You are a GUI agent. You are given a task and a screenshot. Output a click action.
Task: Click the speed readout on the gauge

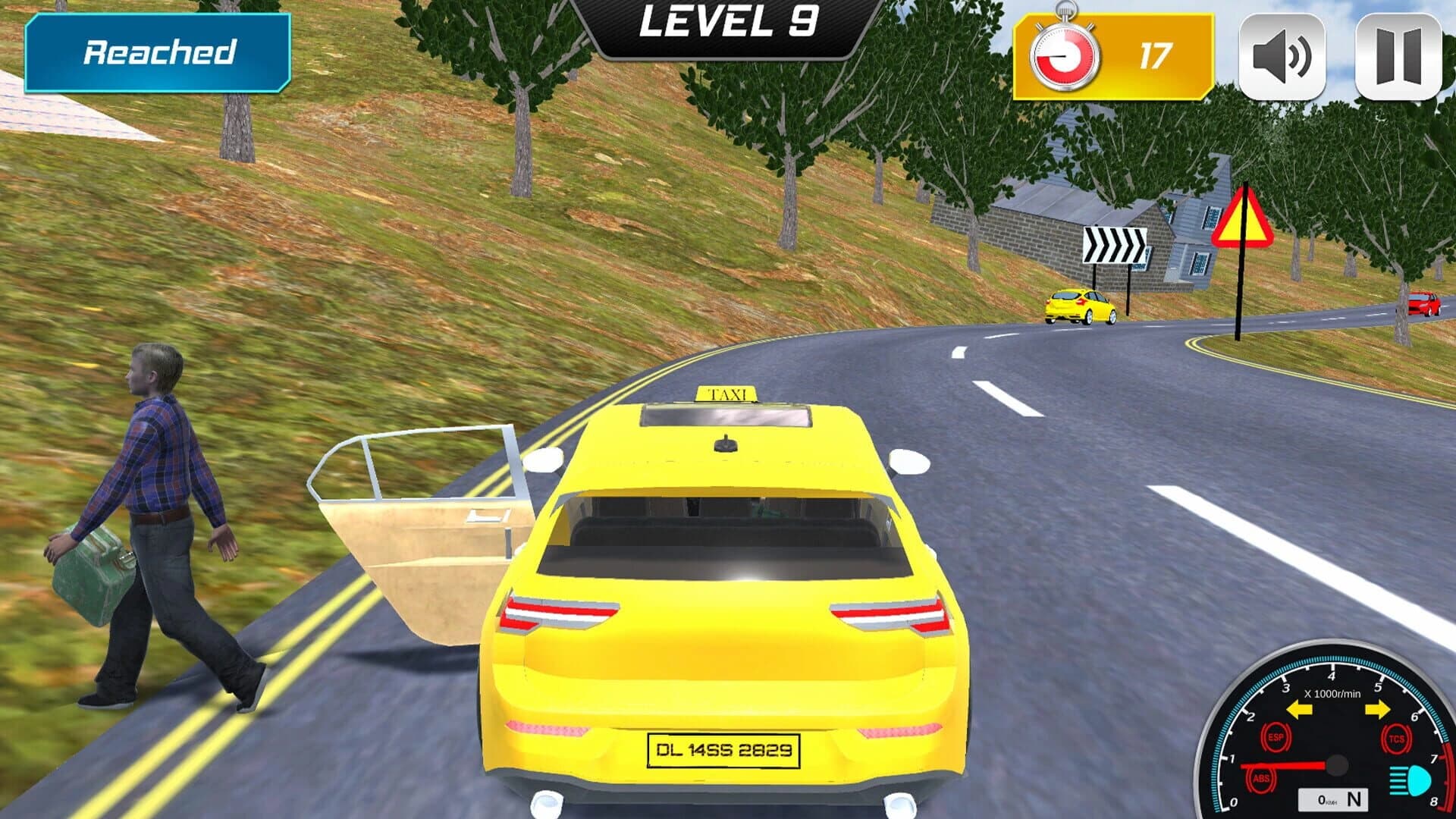(x=1323, y=799)
